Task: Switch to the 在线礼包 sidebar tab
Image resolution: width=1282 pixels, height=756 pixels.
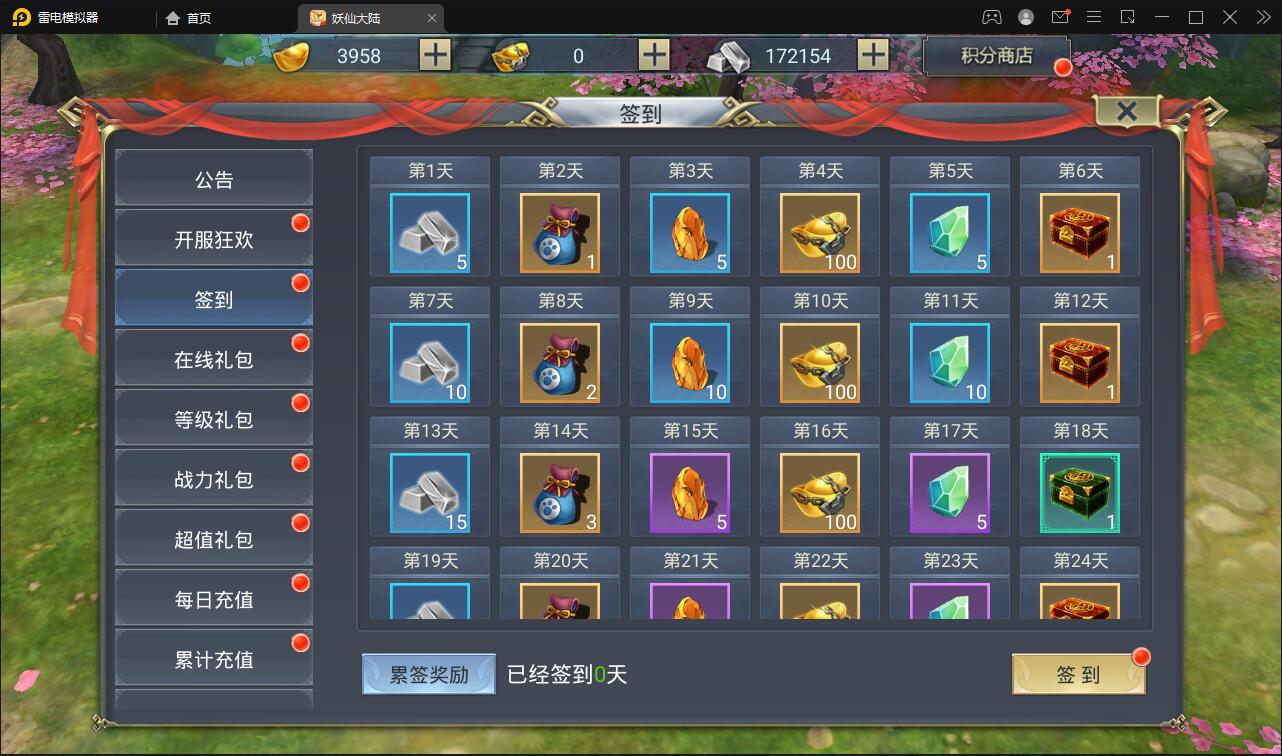Action: [x=213, y=357]
